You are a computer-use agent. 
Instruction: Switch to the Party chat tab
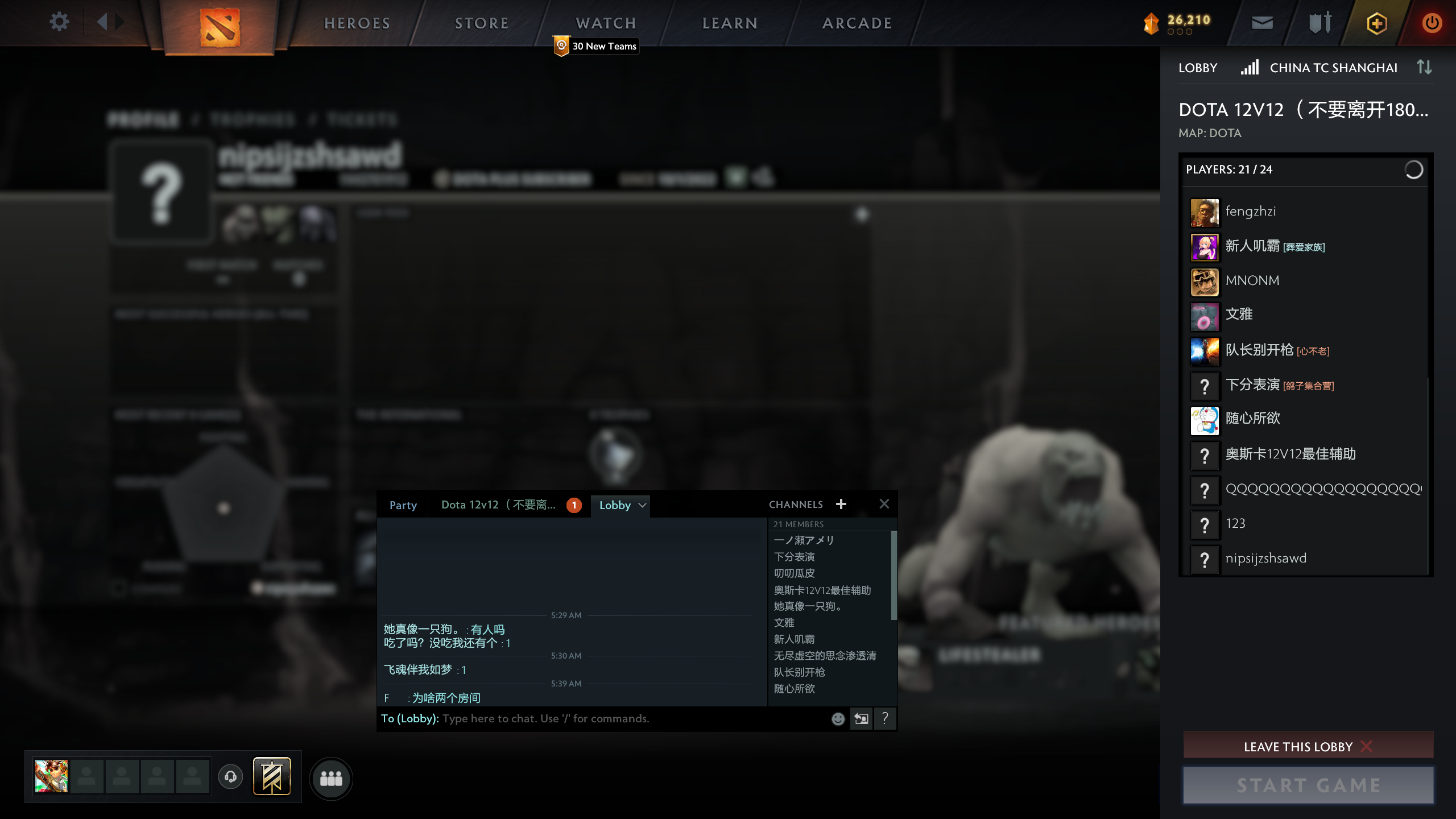pos(403,505)
